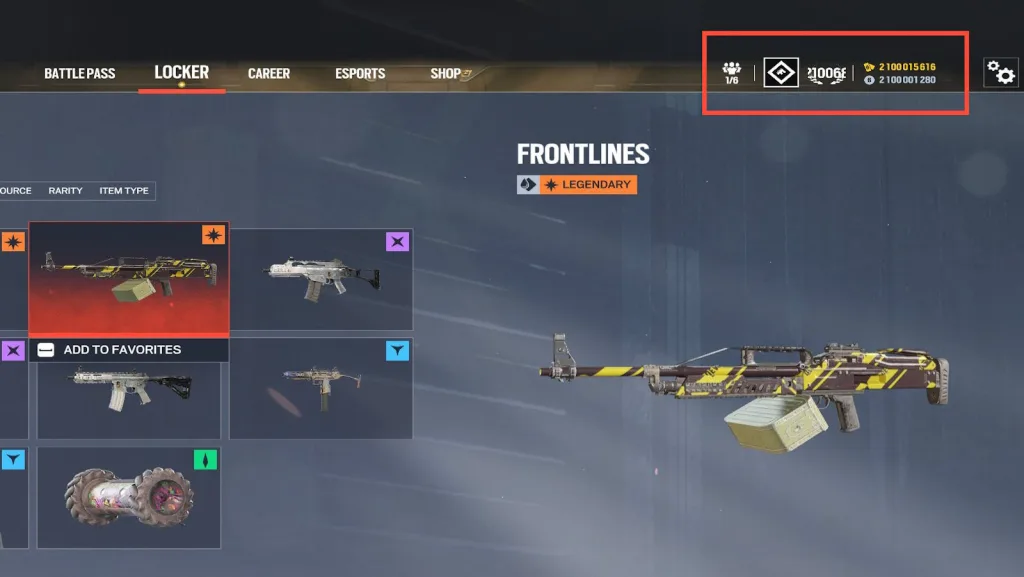Go to the Career tab
This screenshot has width=1024, height=577.
click(x=268, y=74)
